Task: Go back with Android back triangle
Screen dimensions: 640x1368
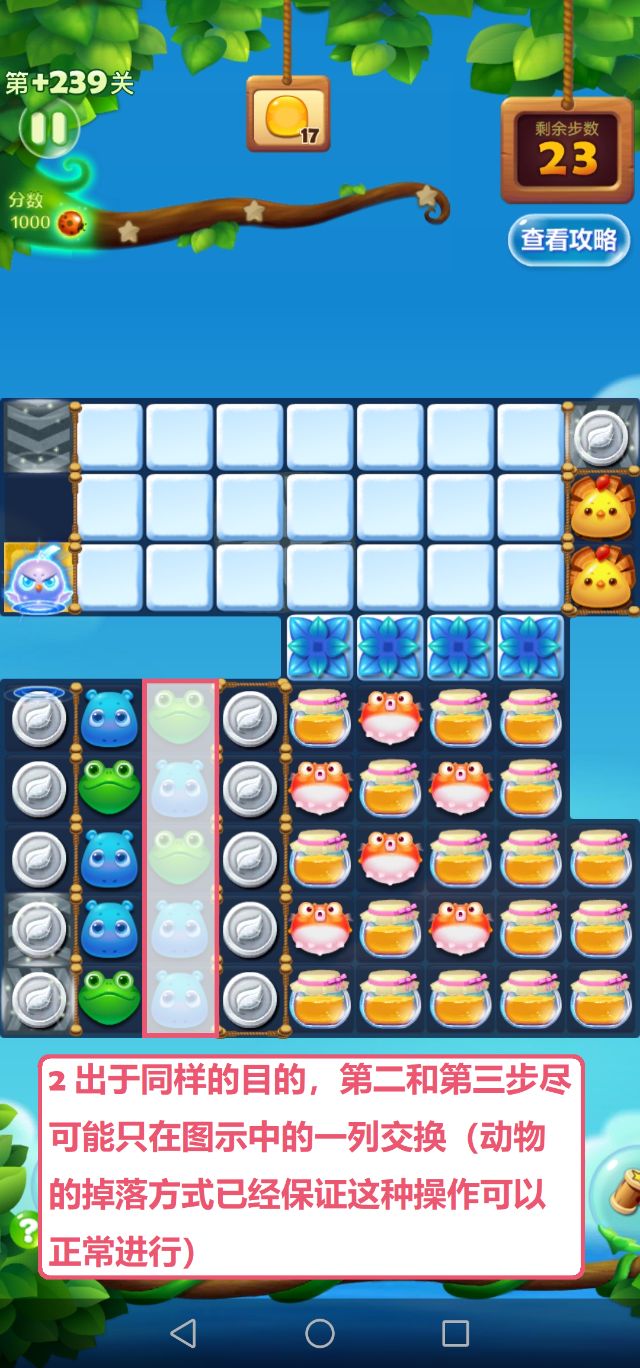Action: tap(183, 1332)
